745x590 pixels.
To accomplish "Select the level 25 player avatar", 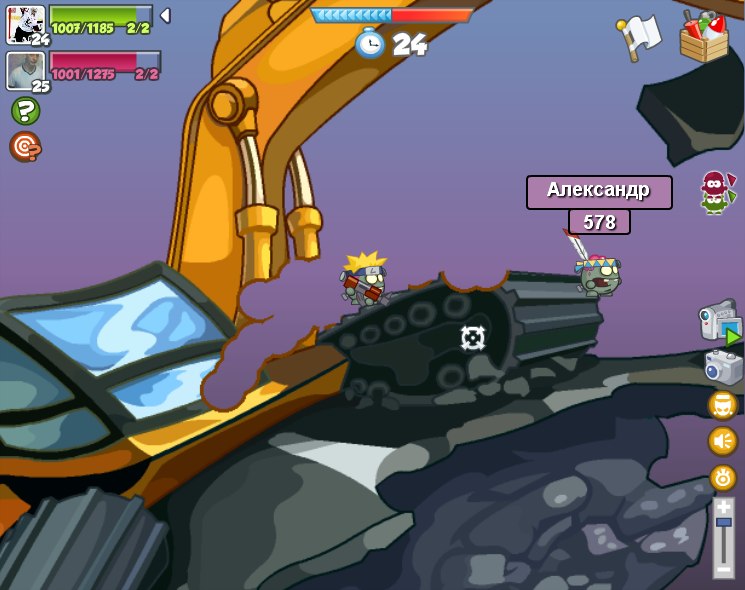I will 25,70.
